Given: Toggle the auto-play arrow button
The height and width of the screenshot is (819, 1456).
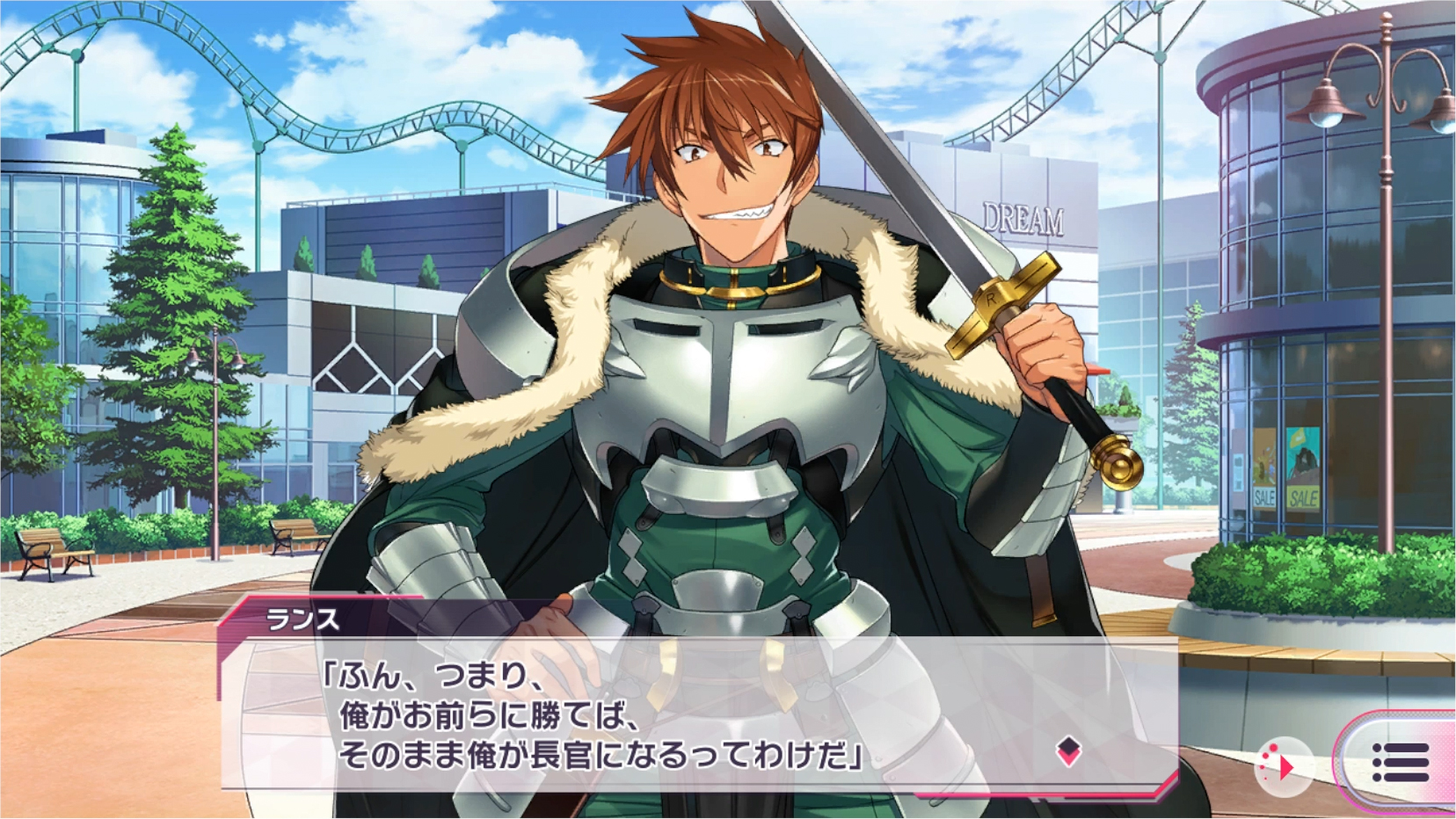Looking at the screenshot, I should (1283, 766).
